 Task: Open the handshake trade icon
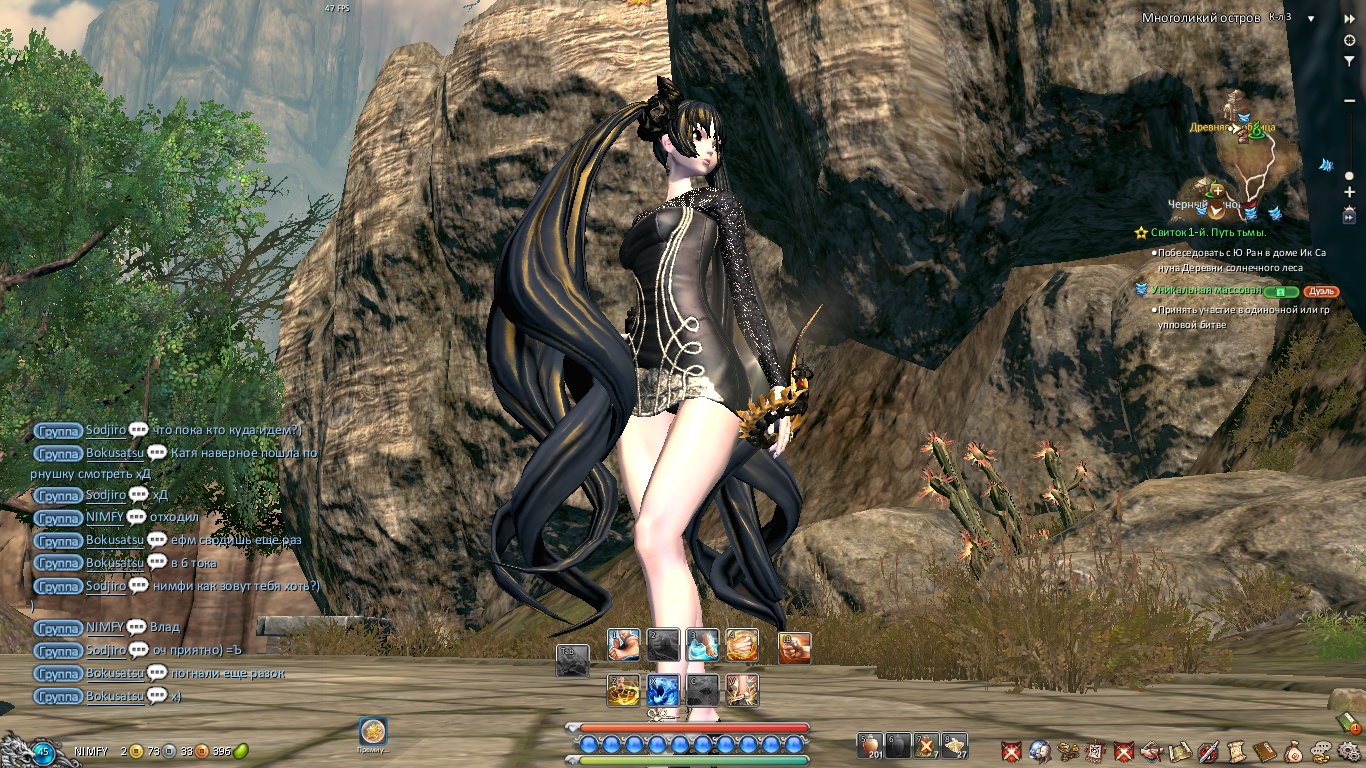pyautogui.click(x=1151, y=750)
